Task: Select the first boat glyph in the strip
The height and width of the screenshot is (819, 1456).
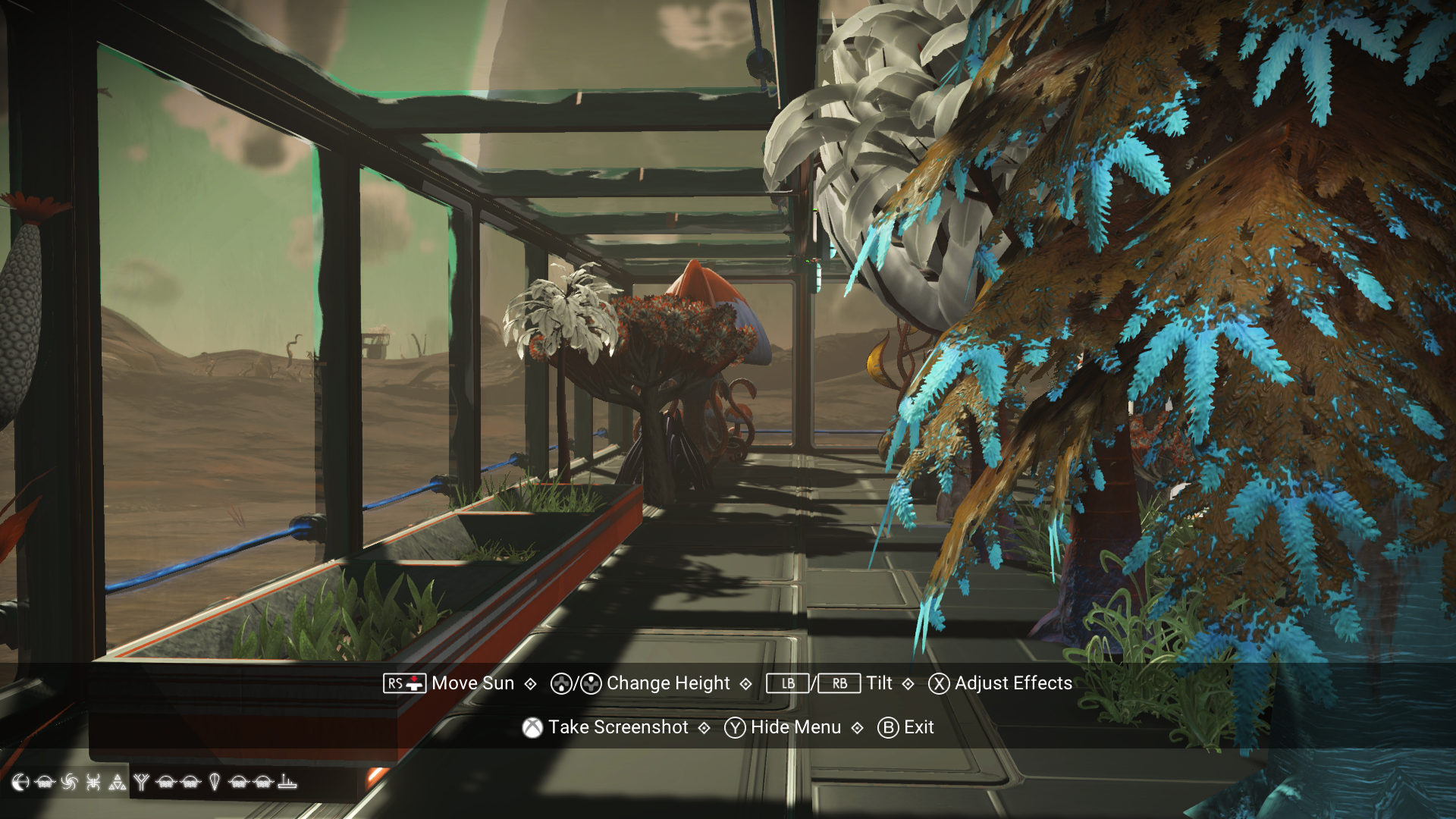Action: click(x=44, y=783)
